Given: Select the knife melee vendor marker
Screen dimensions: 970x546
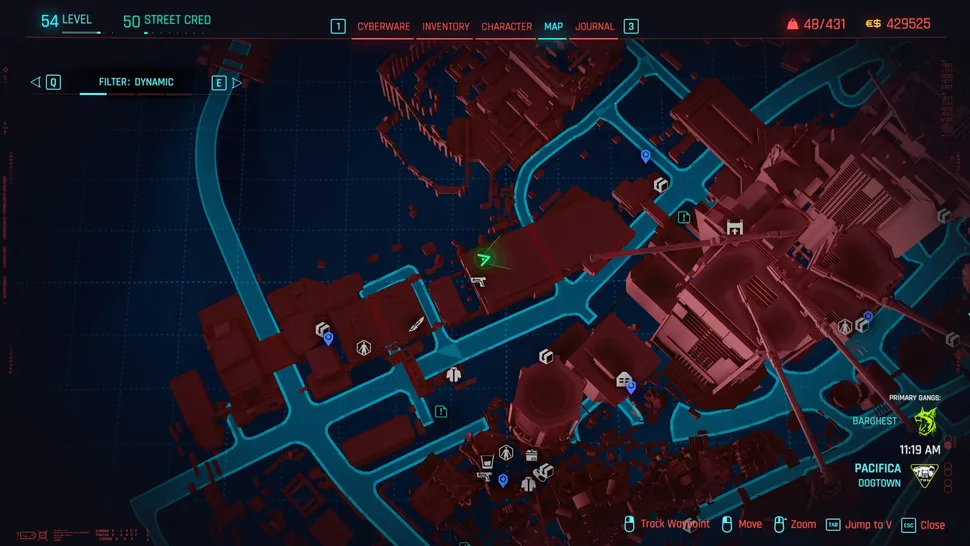Looking at the screenshot, I should 416,324.
